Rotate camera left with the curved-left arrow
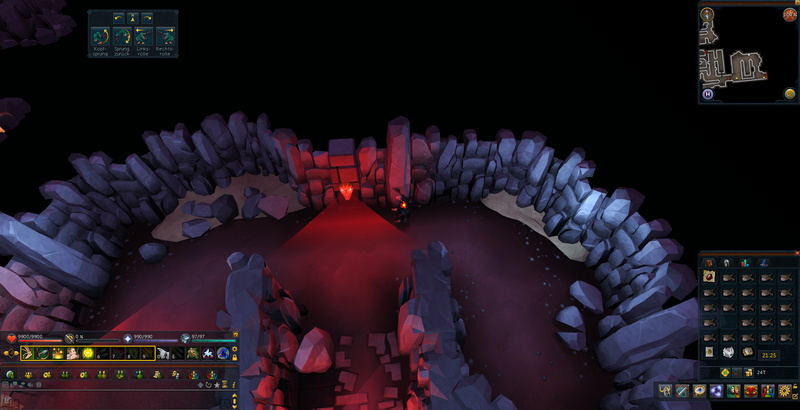The height and width of the screenshot is (410, 800). pos(119,17)
